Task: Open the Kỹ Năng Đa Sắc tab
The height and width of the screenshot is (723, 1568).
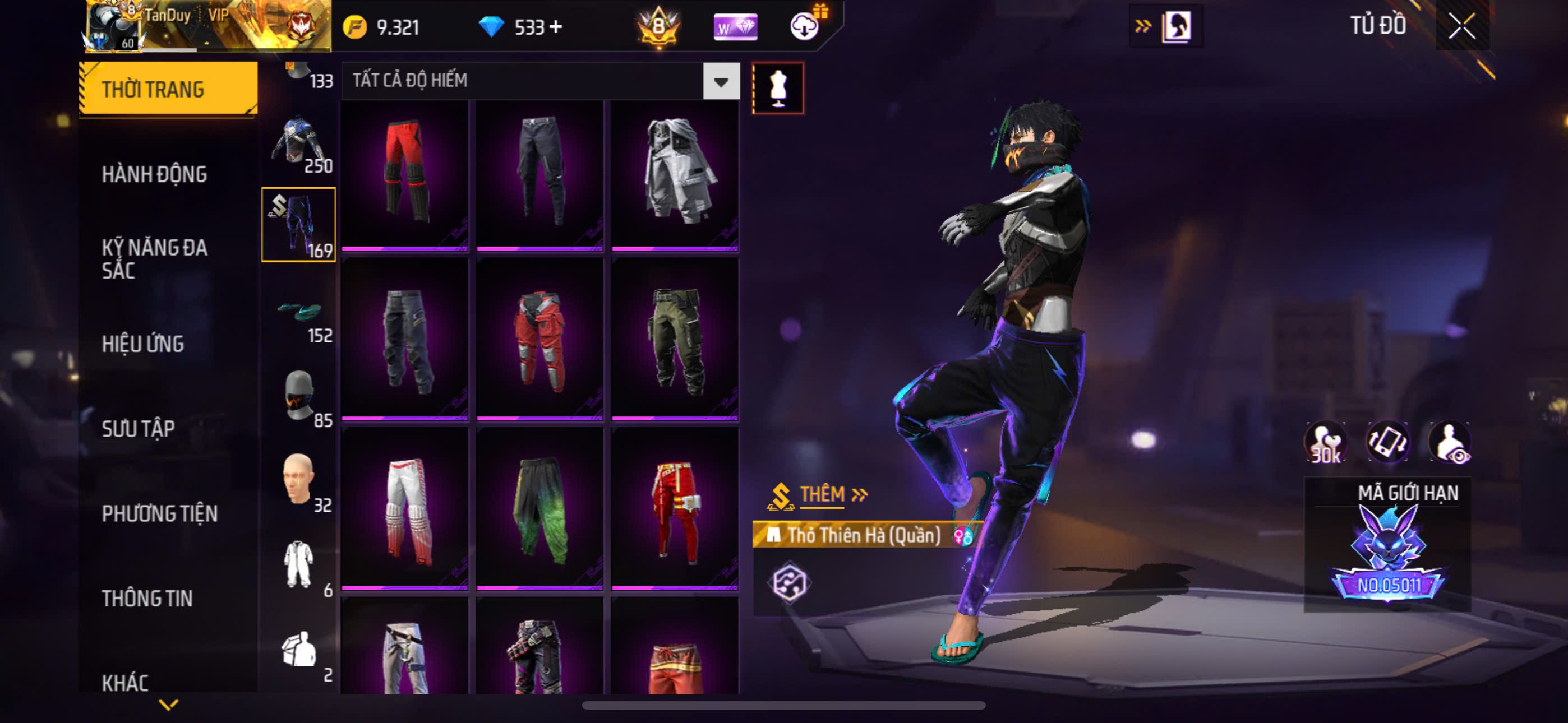Action: tap(154, 258)
